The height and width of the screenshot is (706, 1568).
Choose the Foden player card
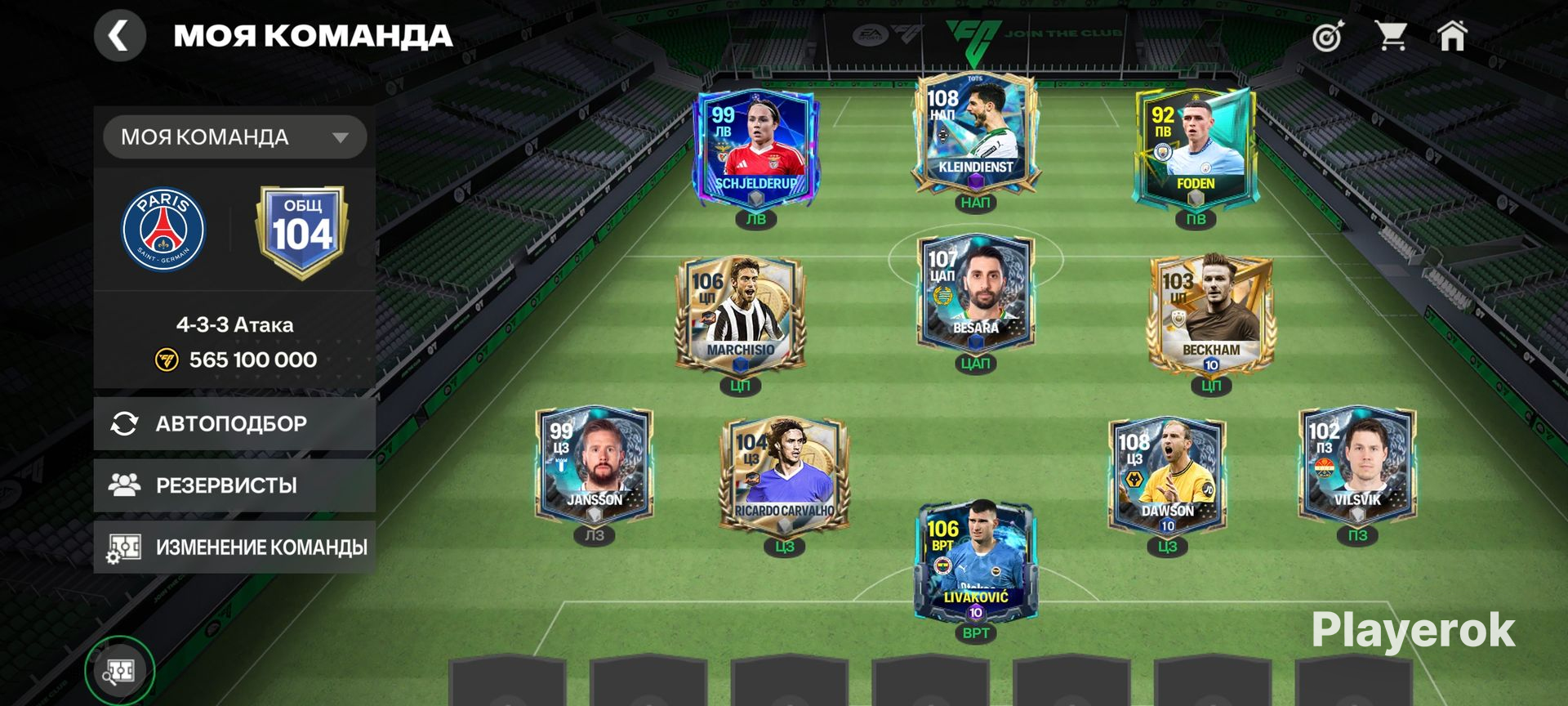tap(1195, 147)
